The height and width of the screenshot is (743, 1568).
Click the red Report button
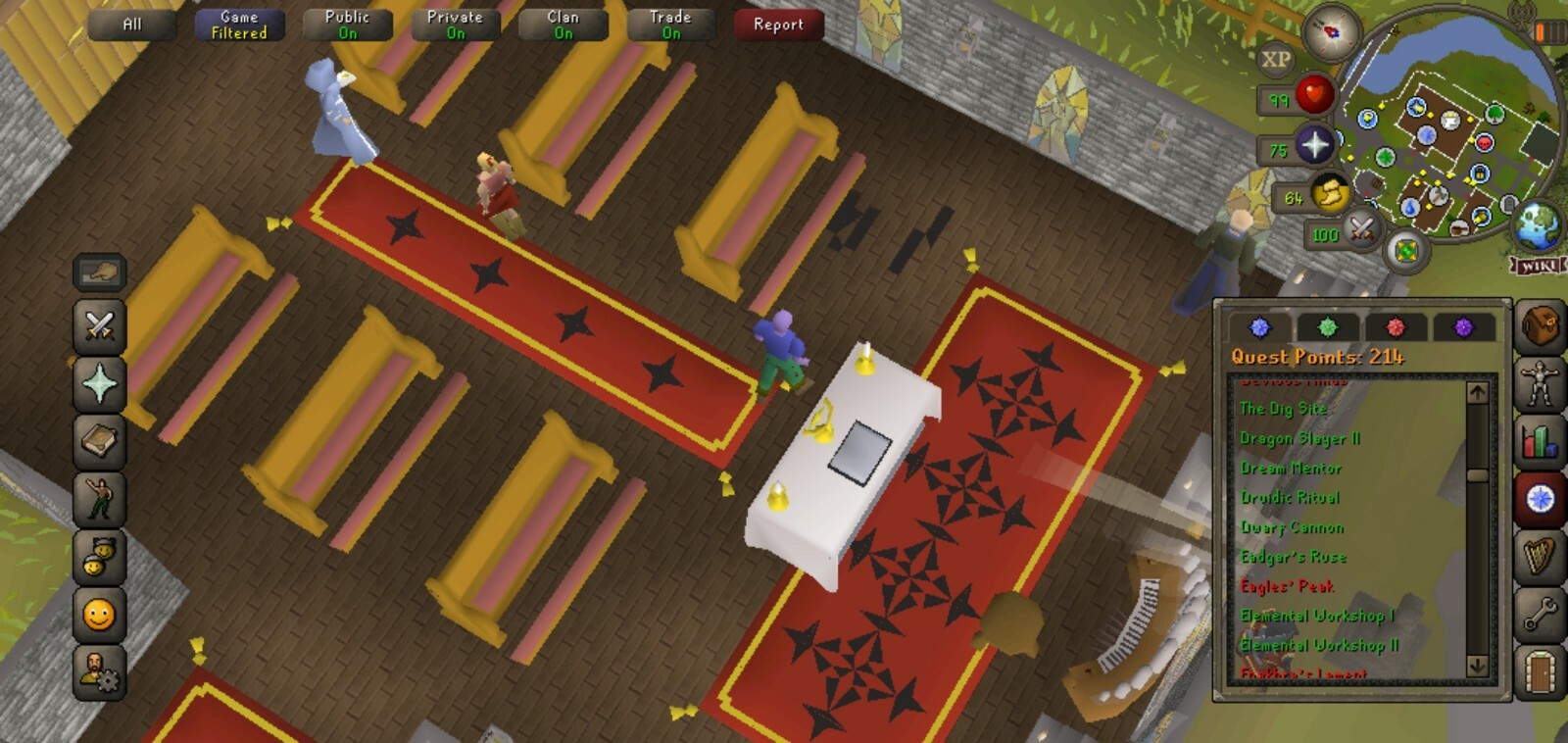[778, 25]
